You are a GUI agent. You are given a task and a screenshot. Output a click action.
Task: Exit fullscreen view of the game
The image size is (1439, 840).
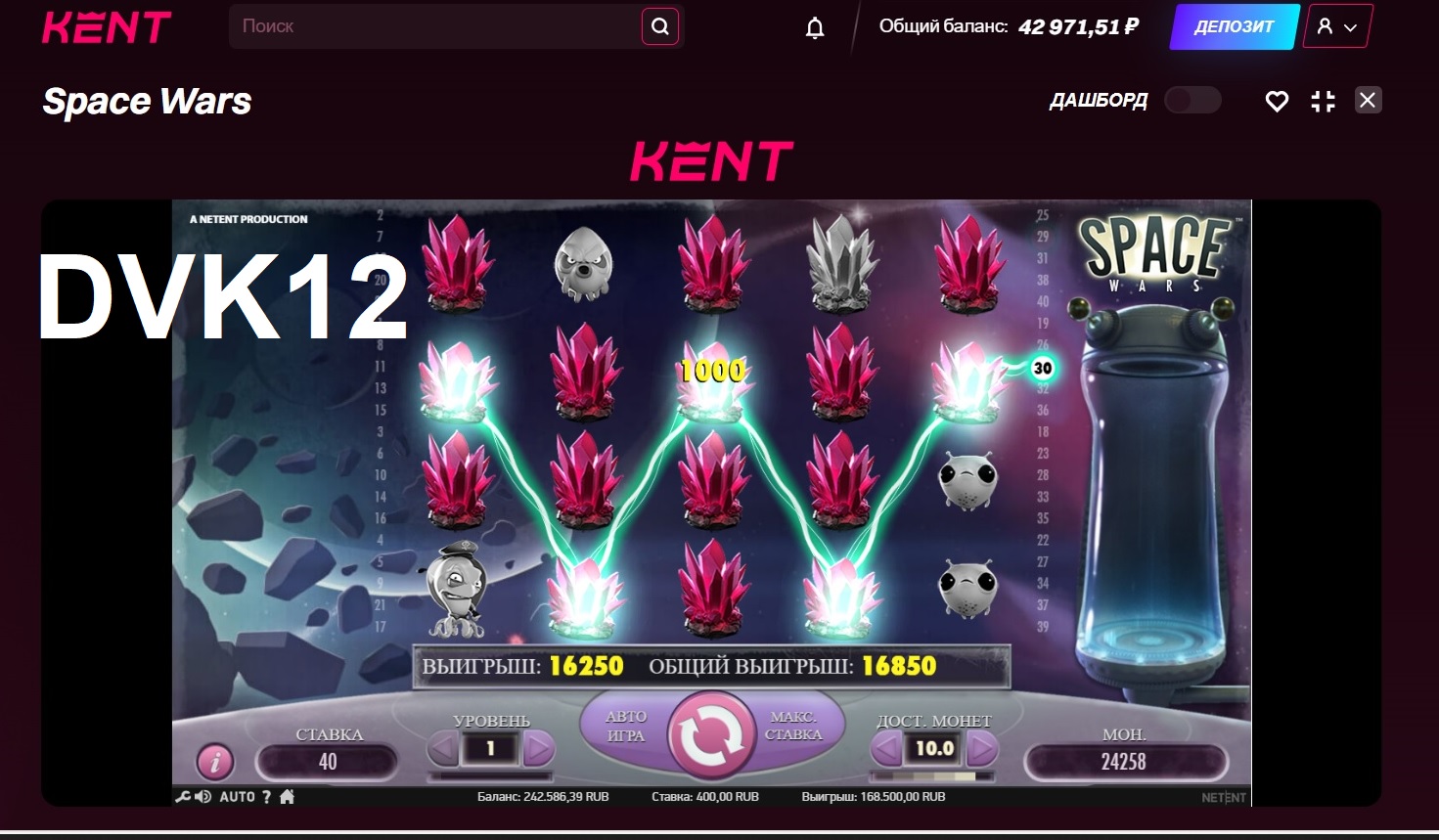pos(1323,101)
